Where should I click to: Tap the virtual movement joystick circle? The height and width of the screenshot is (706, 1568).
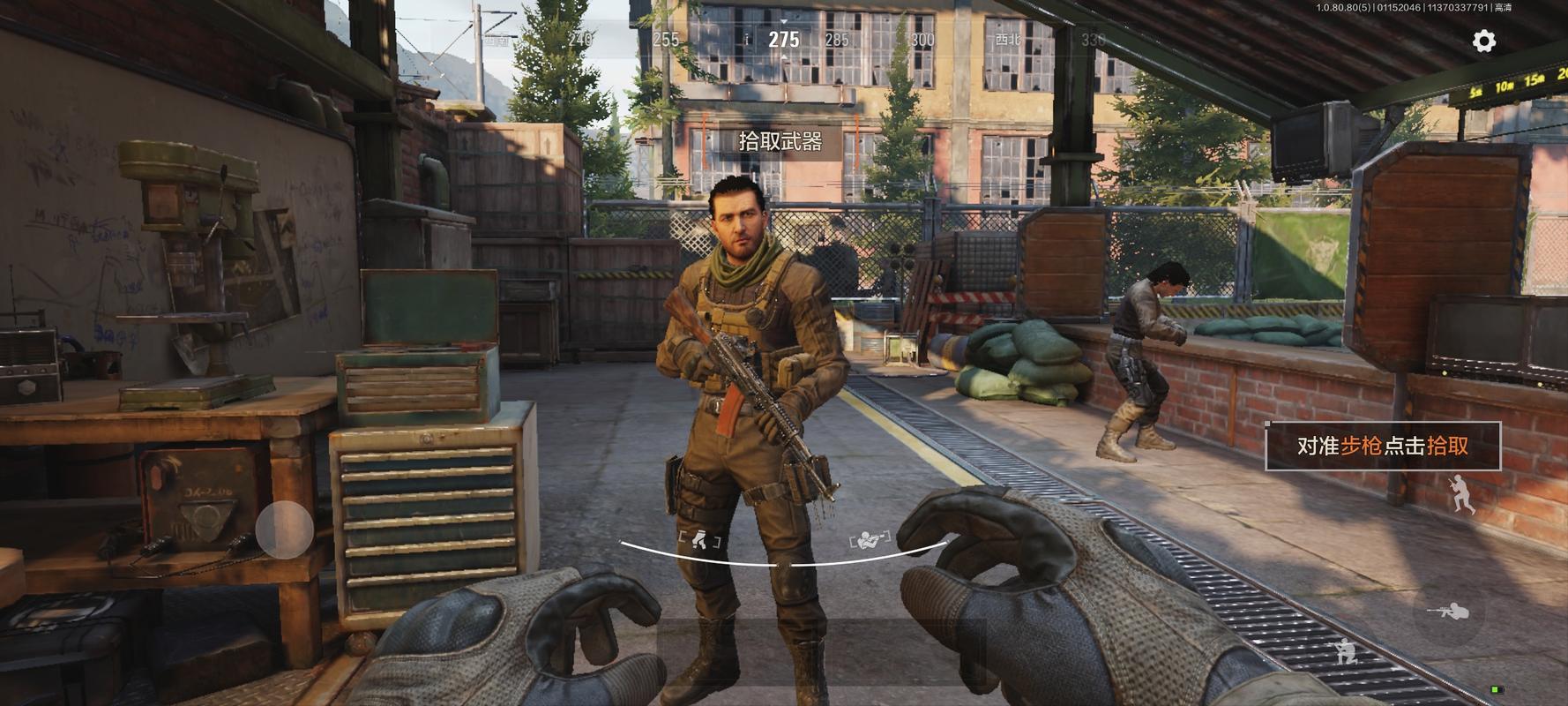click(285, 529)
